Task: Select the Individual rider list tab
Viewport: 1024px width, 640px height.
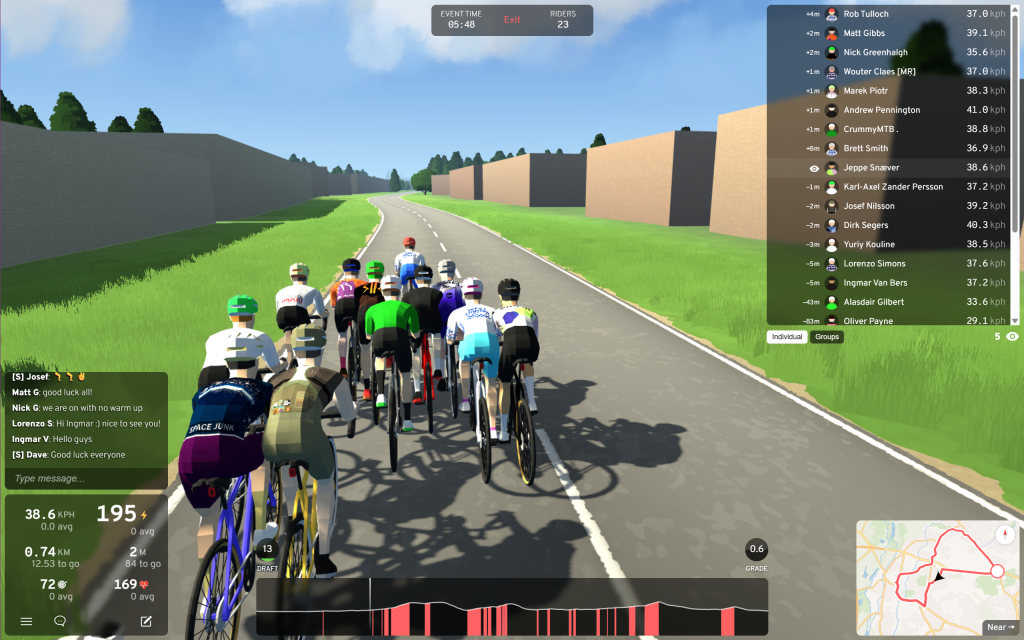Action: click(788, 337)
